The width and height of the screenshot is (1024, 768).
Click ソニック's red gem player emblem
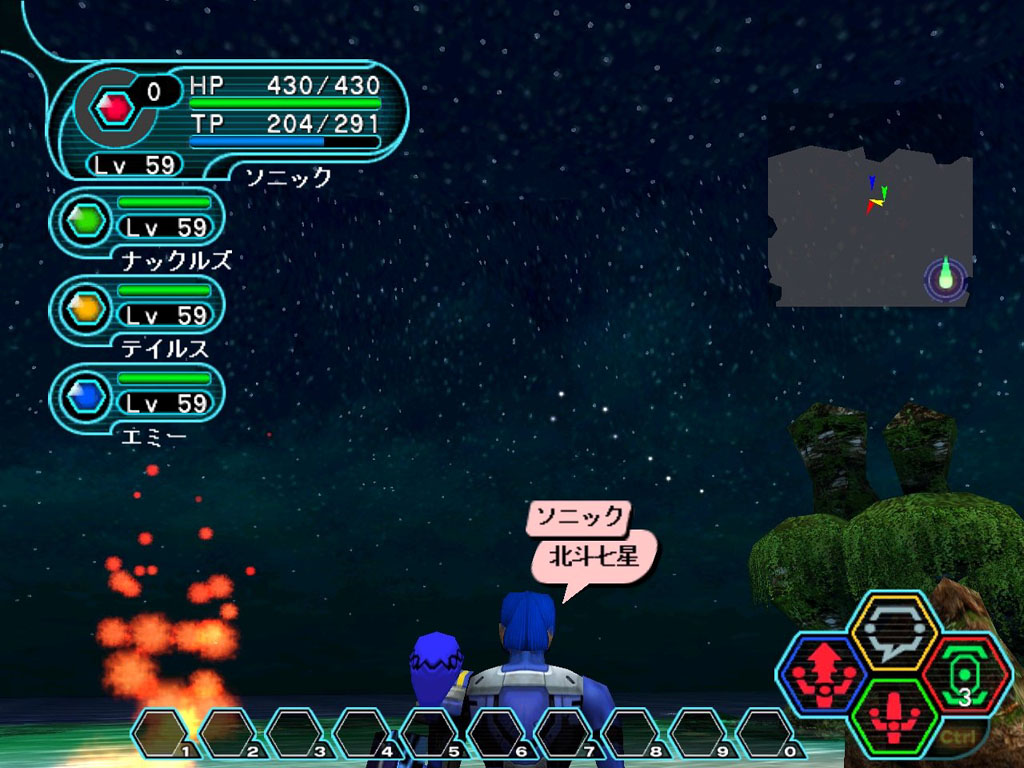115,105
